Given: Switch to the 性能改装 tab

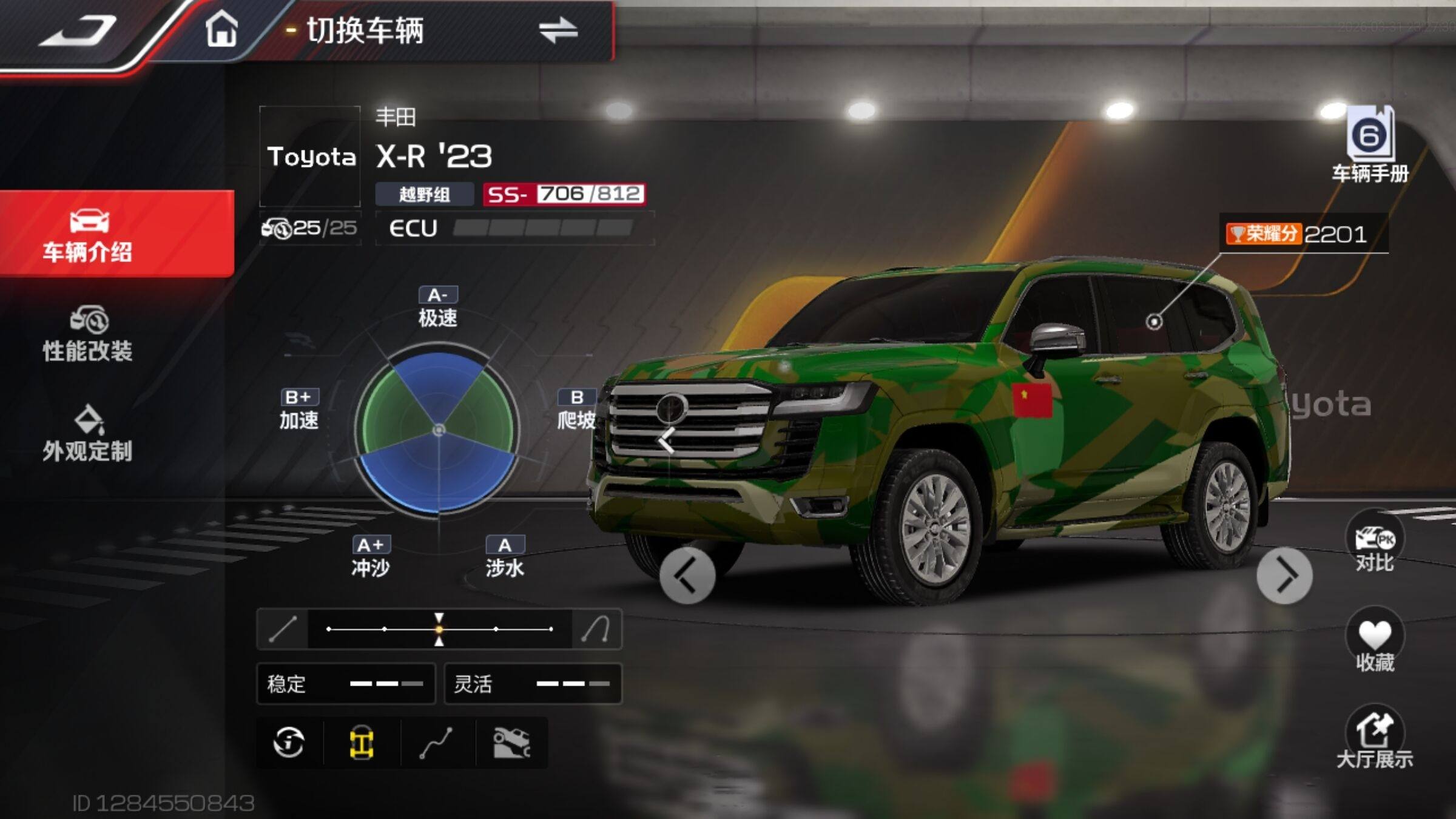Looking at the screenshot, I should click(x=89, y=334).
